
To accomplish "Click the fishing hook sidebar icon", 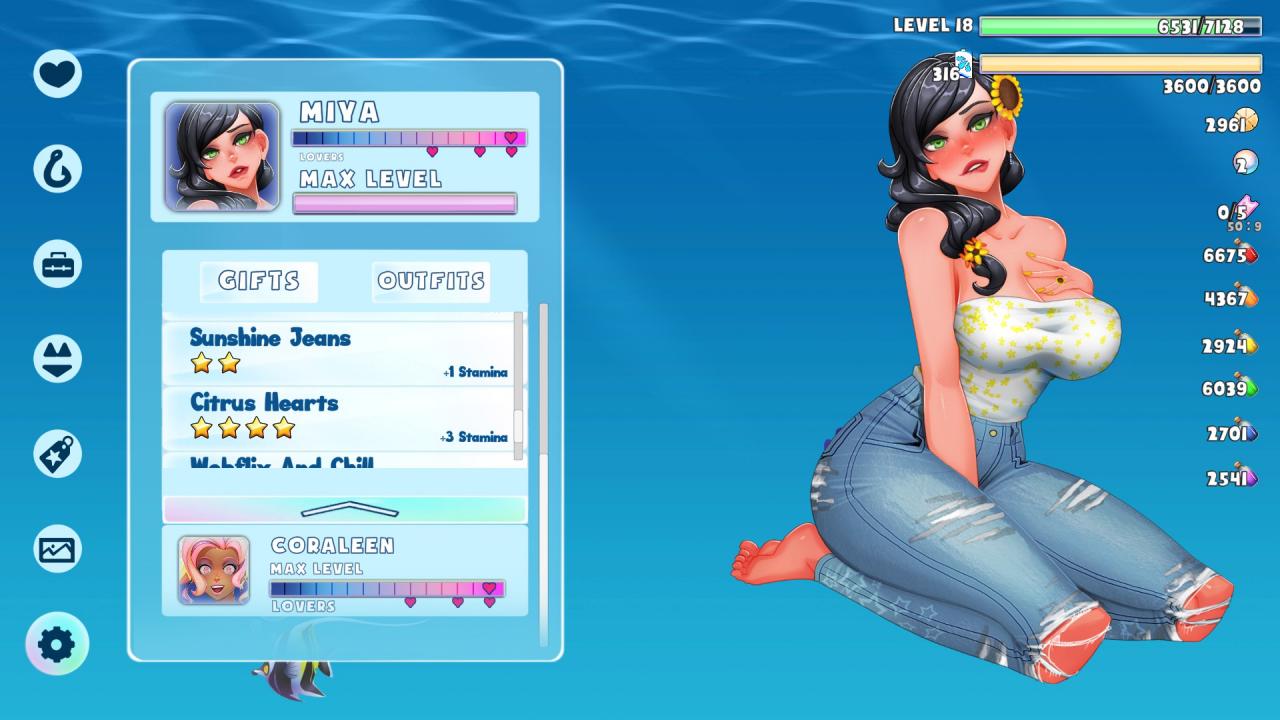I will pos(57,168).
